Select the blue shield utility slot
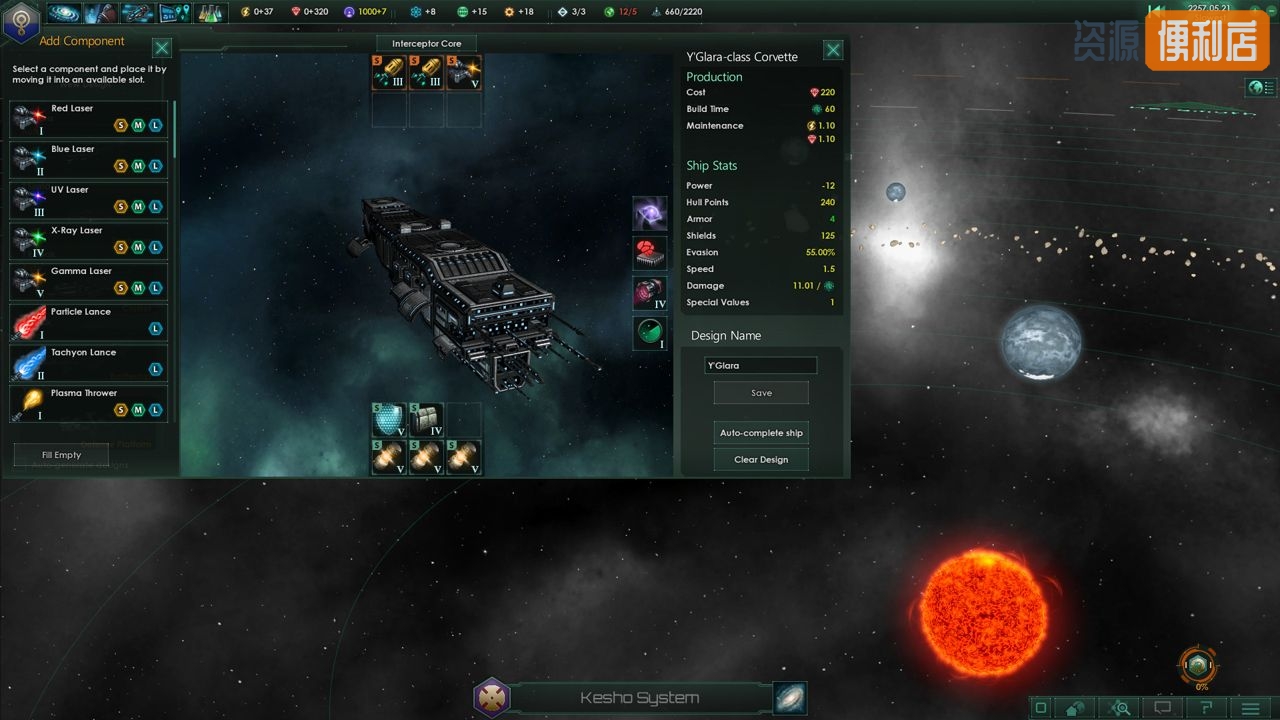The height and width of the screenshot is (720, 1280). [389, 420]
